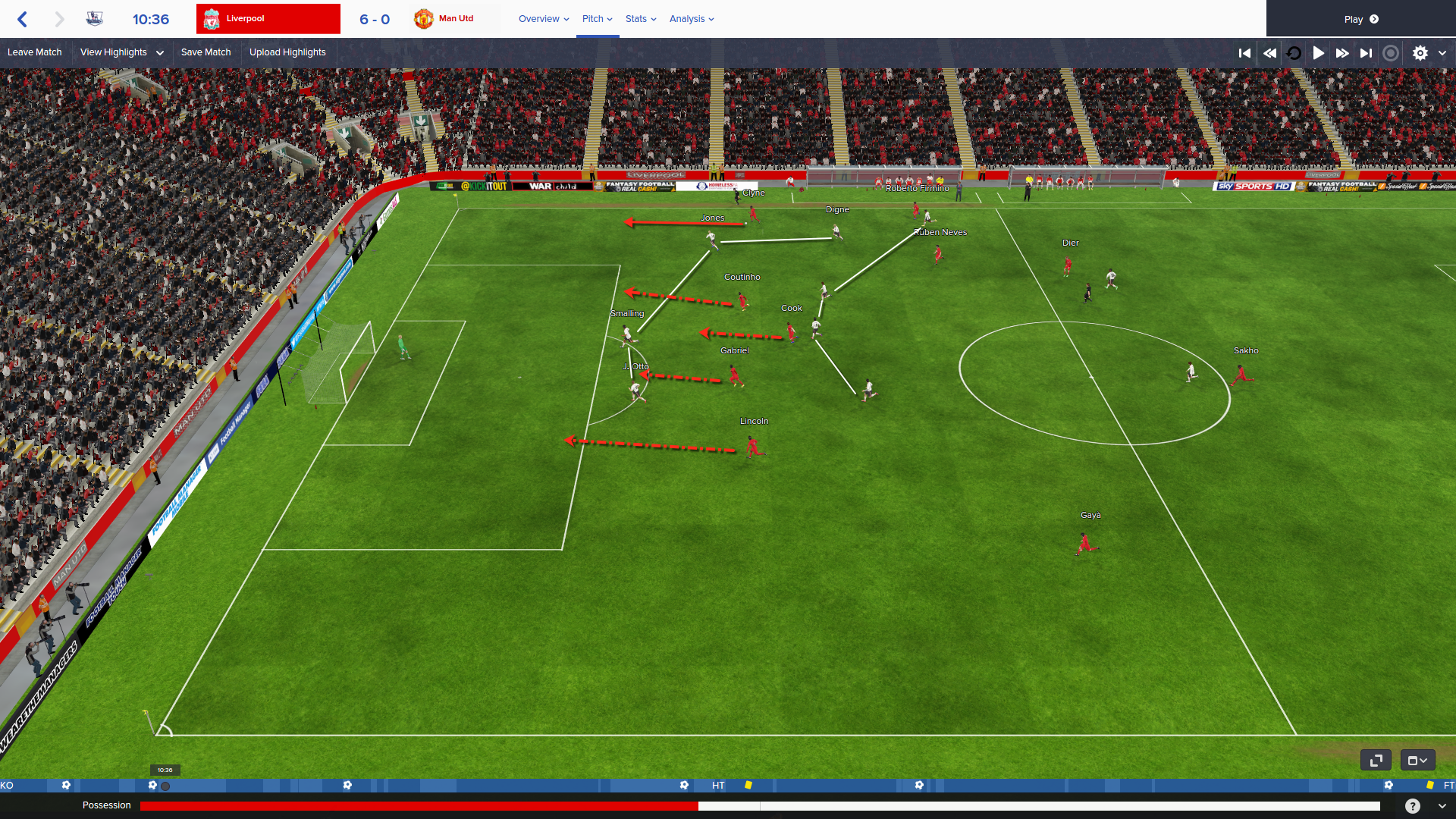Replay the highlight with the circular arrow
The height and width of the screenshot is (819, 1456).
tap(1294, 53)
